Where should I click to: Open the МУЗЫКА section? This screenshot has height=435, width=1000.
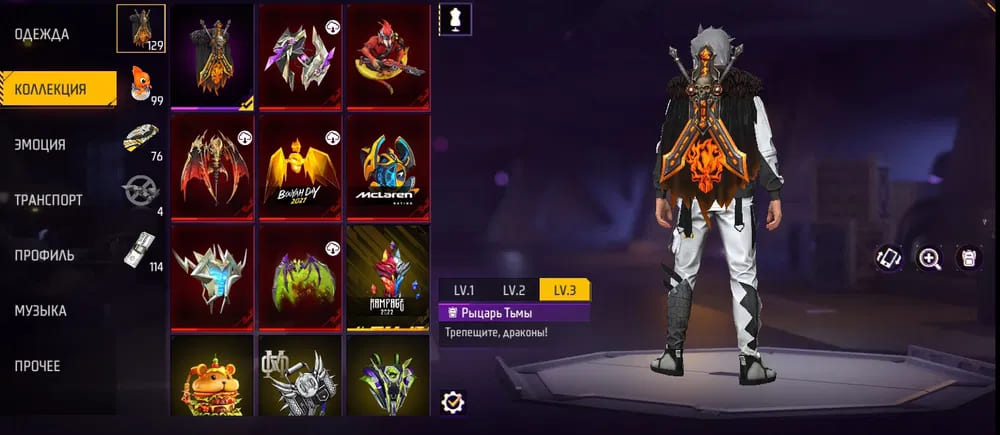(x=41, y=311)
